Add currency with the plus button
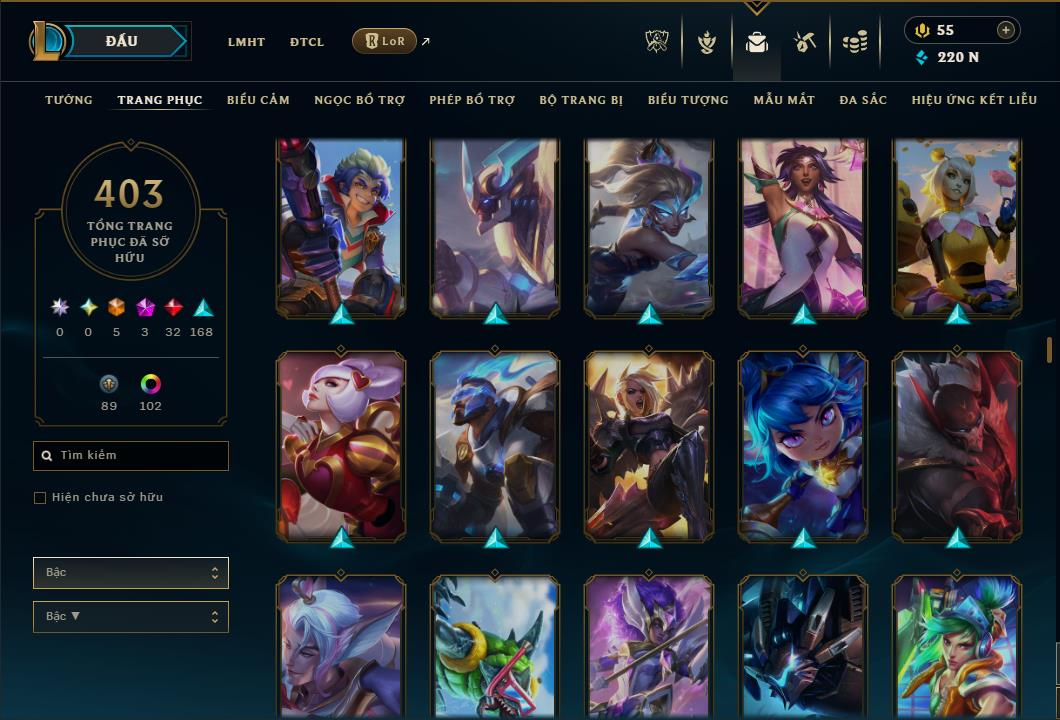The height and width of the screenshot is (720, 1060). click(x=1005, y=30)
